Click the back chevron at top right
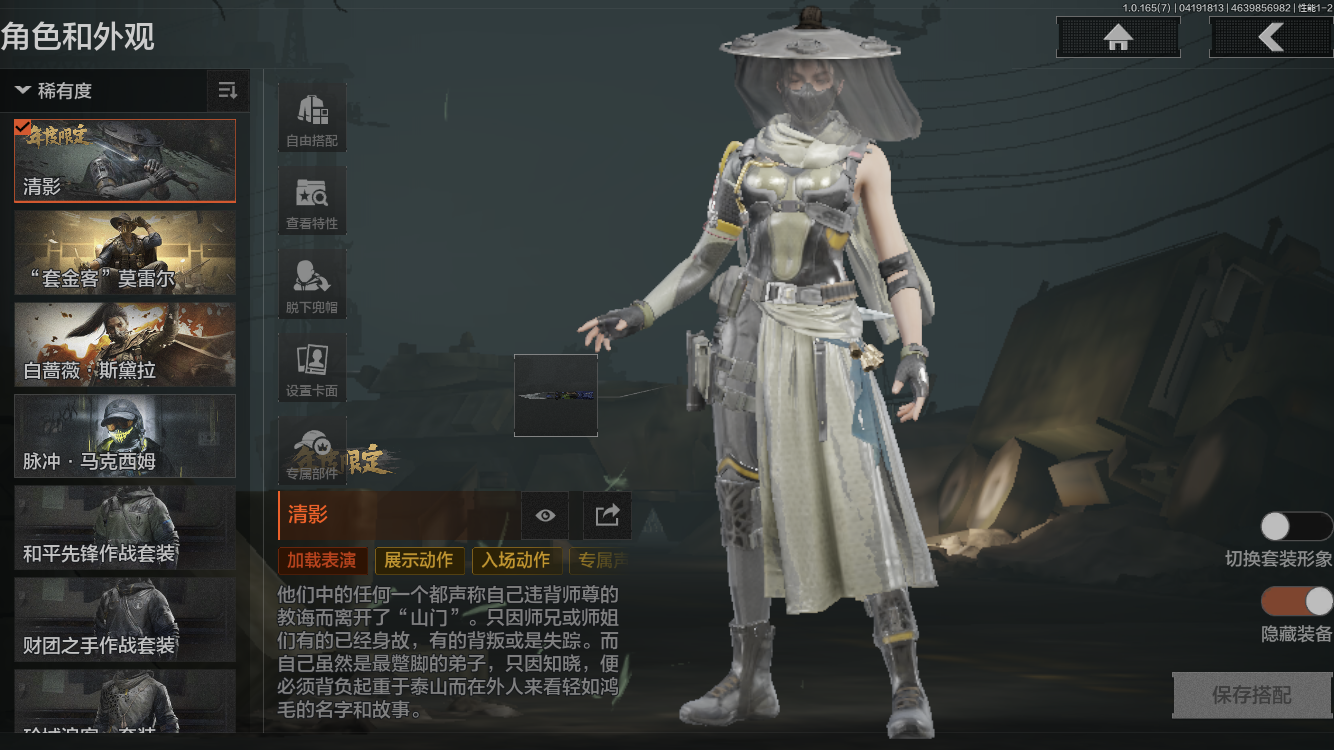 1273,37
